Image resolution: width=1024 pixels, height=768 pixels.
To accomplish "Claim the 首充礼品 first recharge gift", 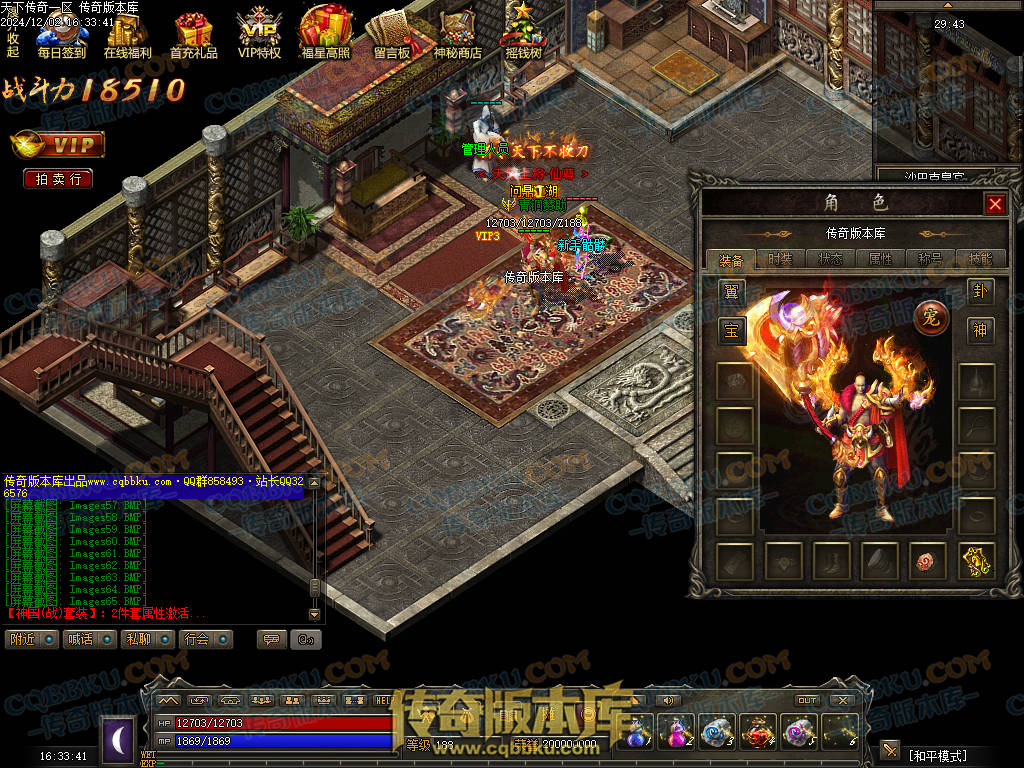I will tap(193, 35).
